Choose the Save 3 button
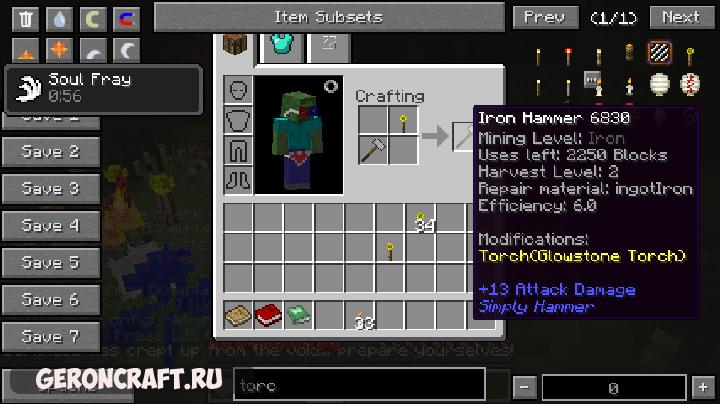The image size is (720, 404). pos(51,189)
